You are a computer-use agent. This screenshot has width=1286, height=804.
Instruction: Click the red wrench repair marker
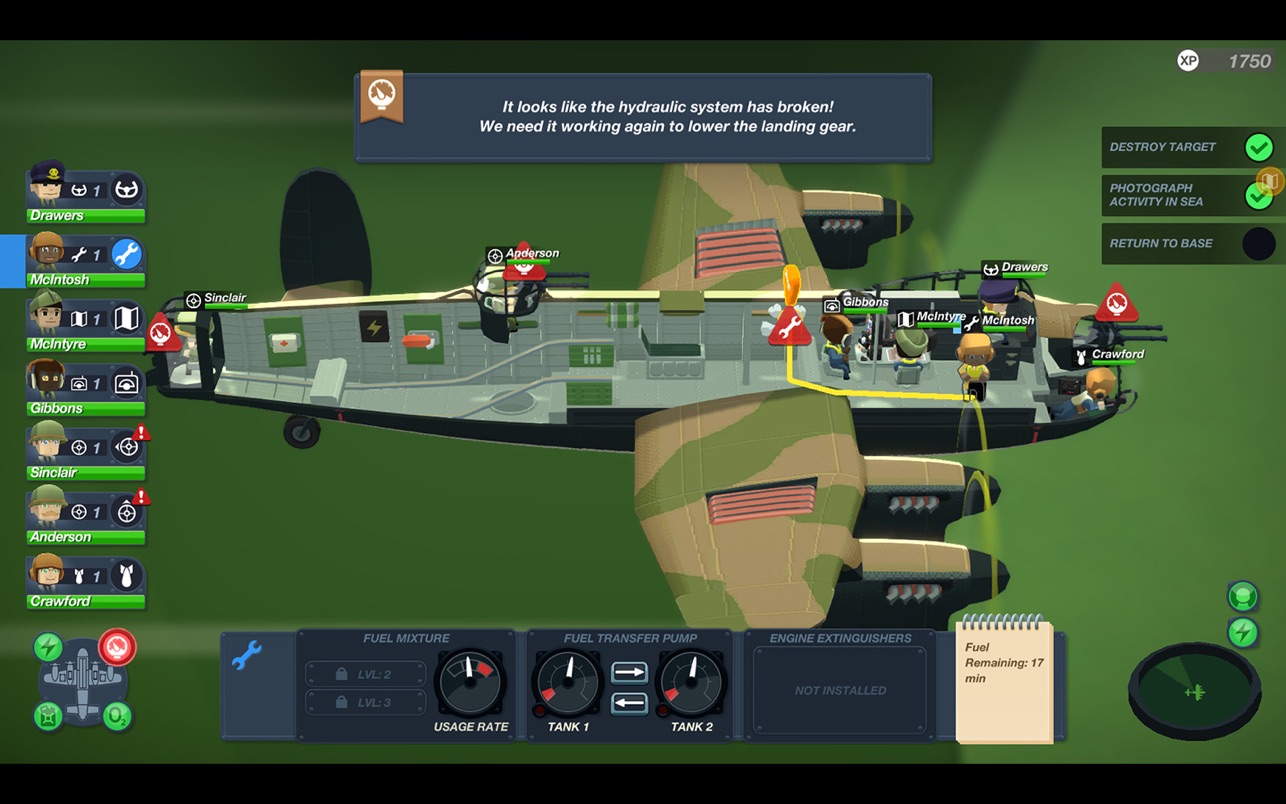[x=789, y=326]
